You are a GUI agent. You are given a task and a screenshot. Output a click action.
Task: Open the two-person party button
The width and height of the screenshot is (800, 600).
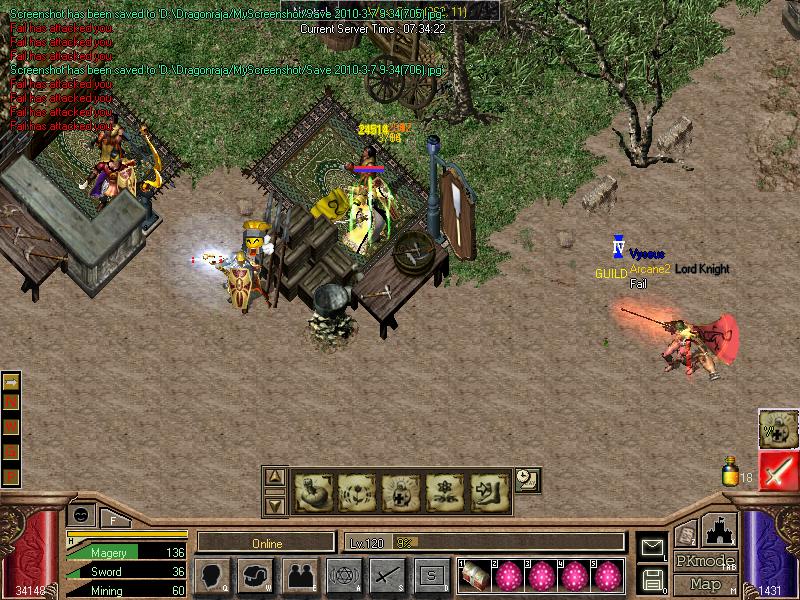click(300, 575)
